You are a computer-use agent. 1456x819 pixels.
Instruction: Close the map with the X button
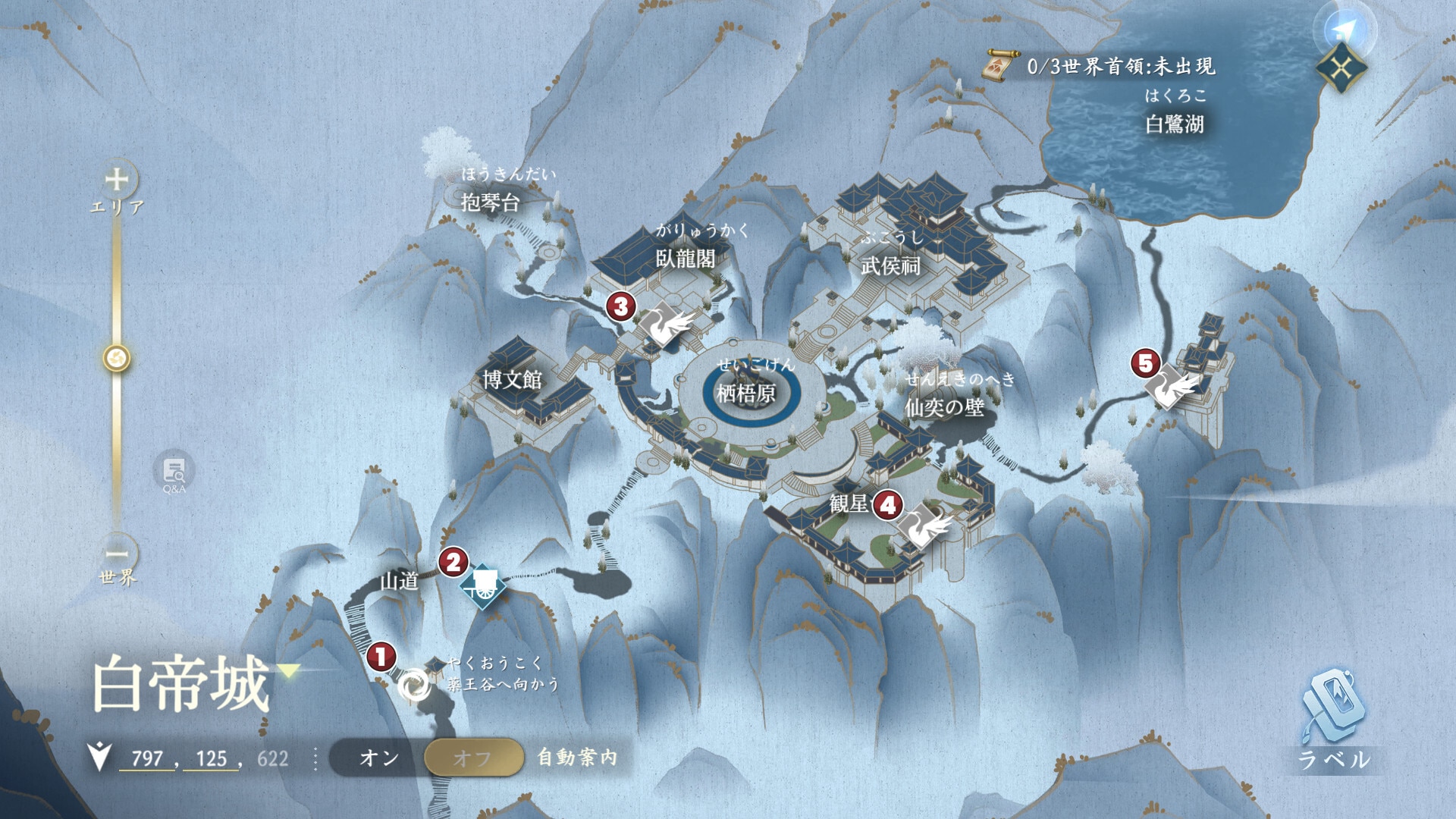point(1341,70)
